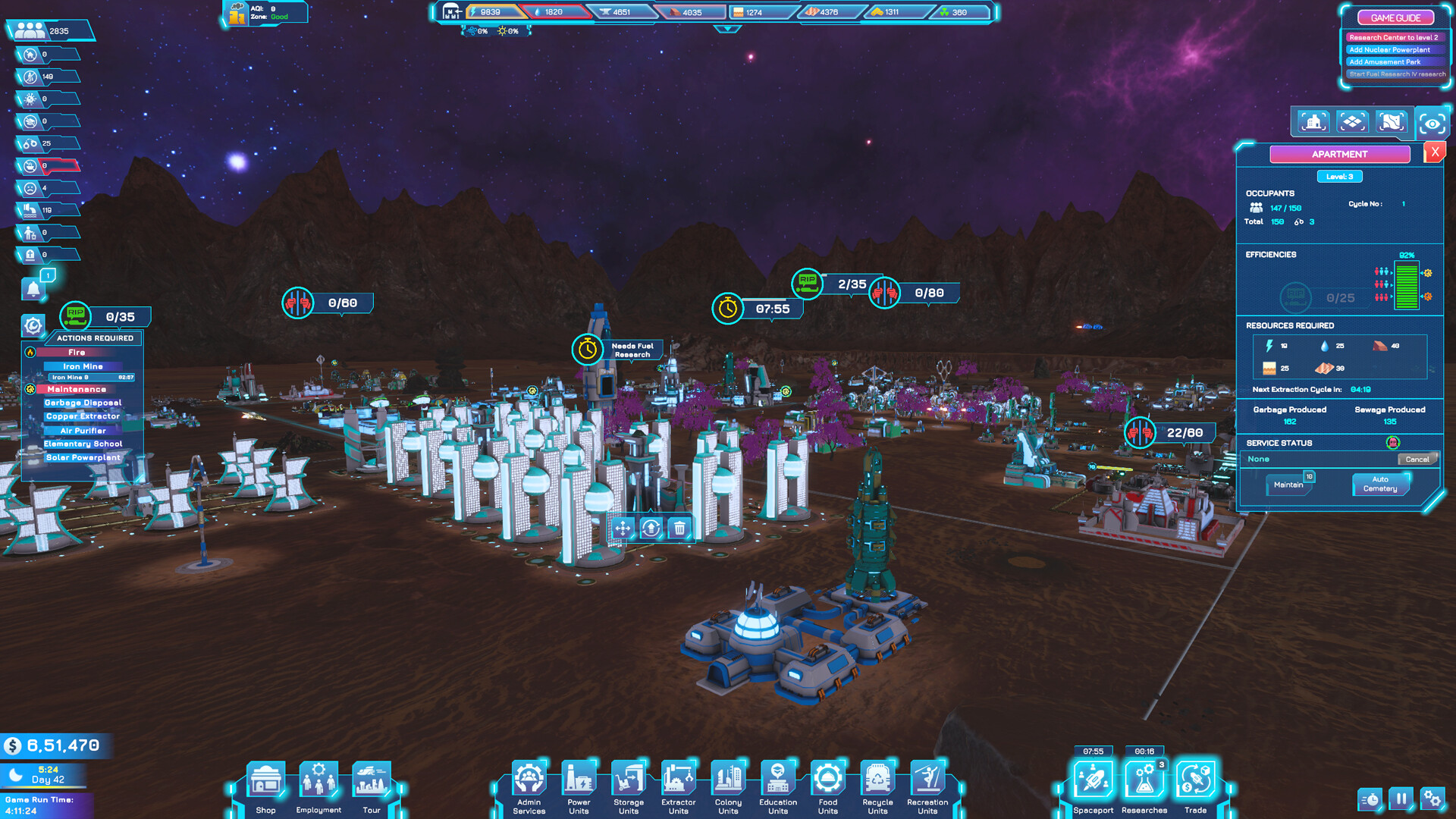Click the Maintain button
Image resolution: width=1456 pixels, height=819 pixels.
click(x=1288, y=485)
